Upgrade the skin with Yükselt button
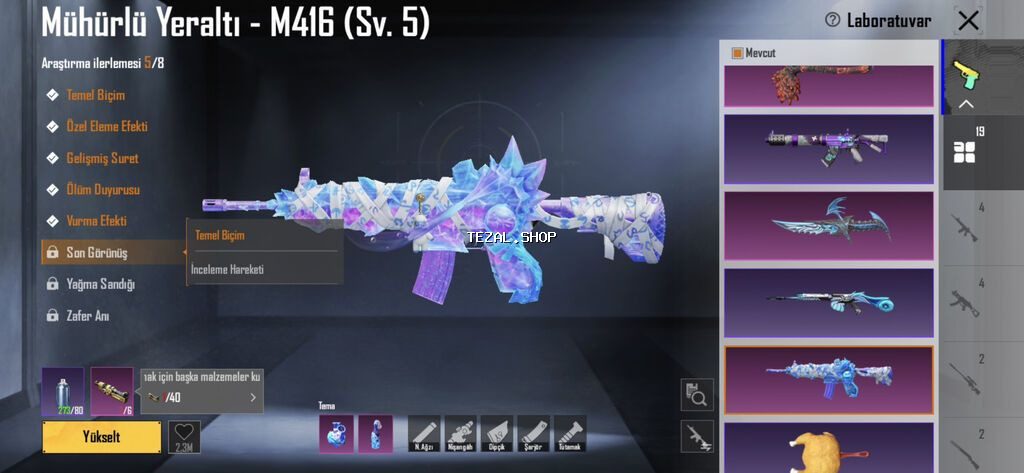 (x=101, y=437)
